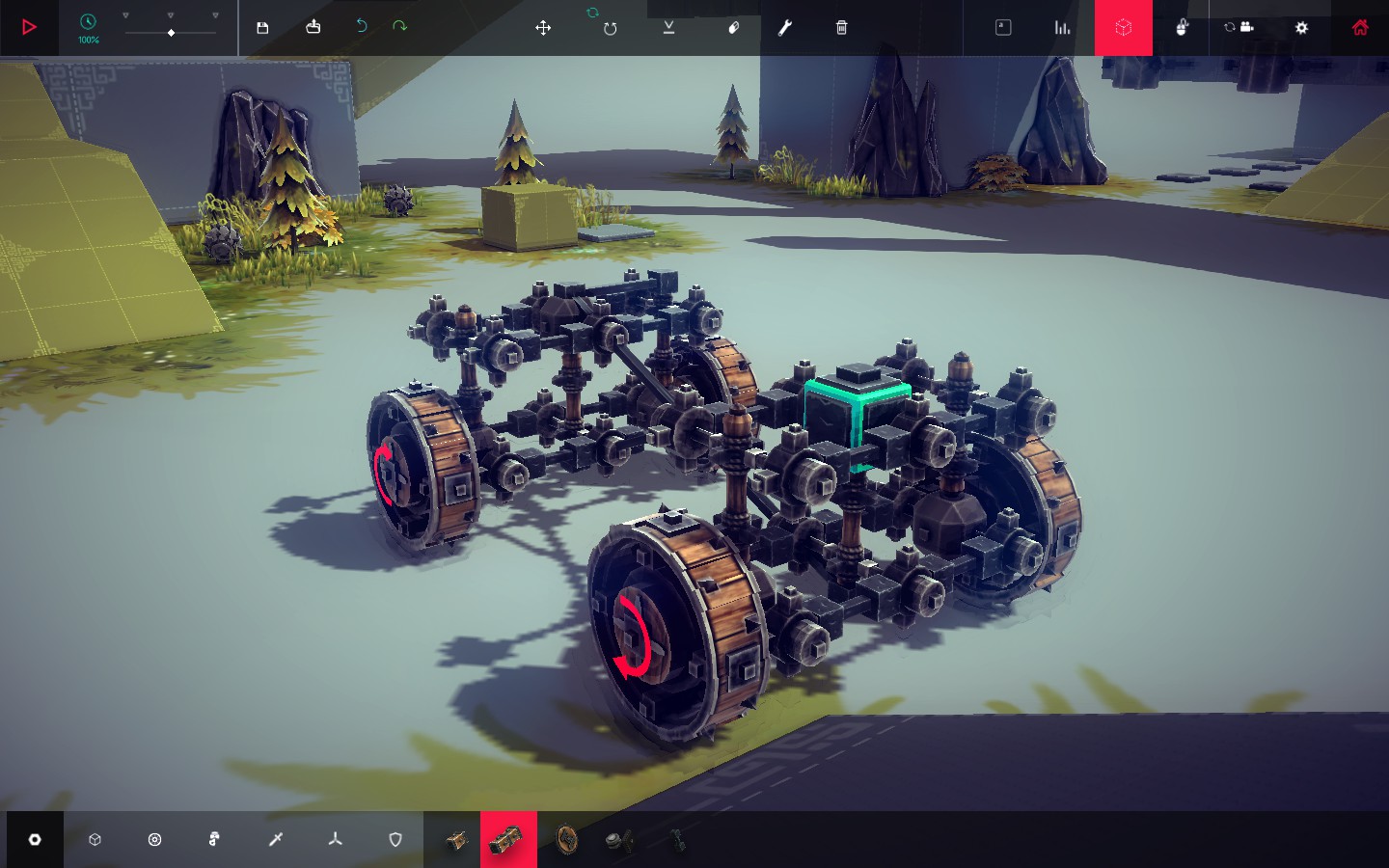Toggle the red block visualization mode
The image size is (1389, 868).
(1124, 28)
